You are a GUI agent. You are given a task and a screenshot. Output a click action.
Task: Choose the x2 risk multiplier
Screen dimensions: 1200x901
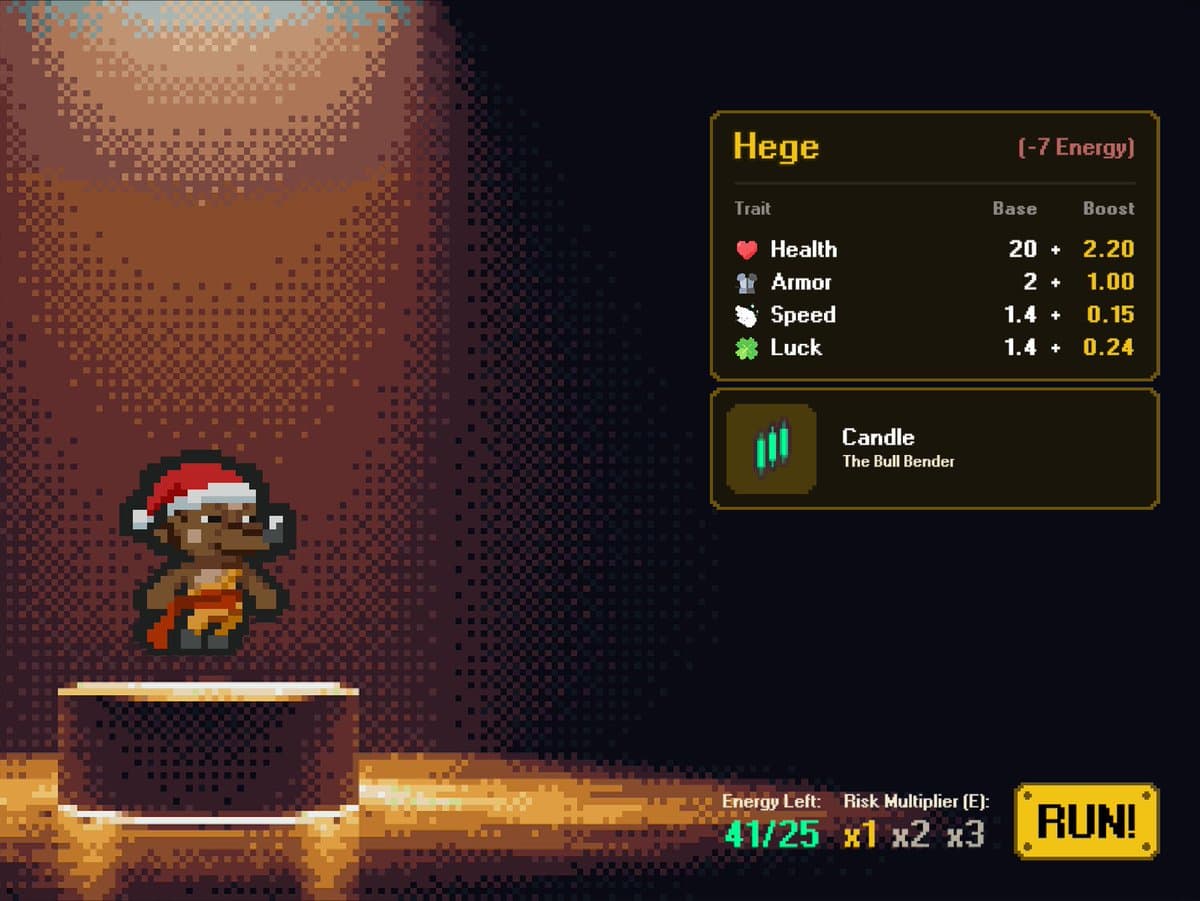[x=910, y=834]
